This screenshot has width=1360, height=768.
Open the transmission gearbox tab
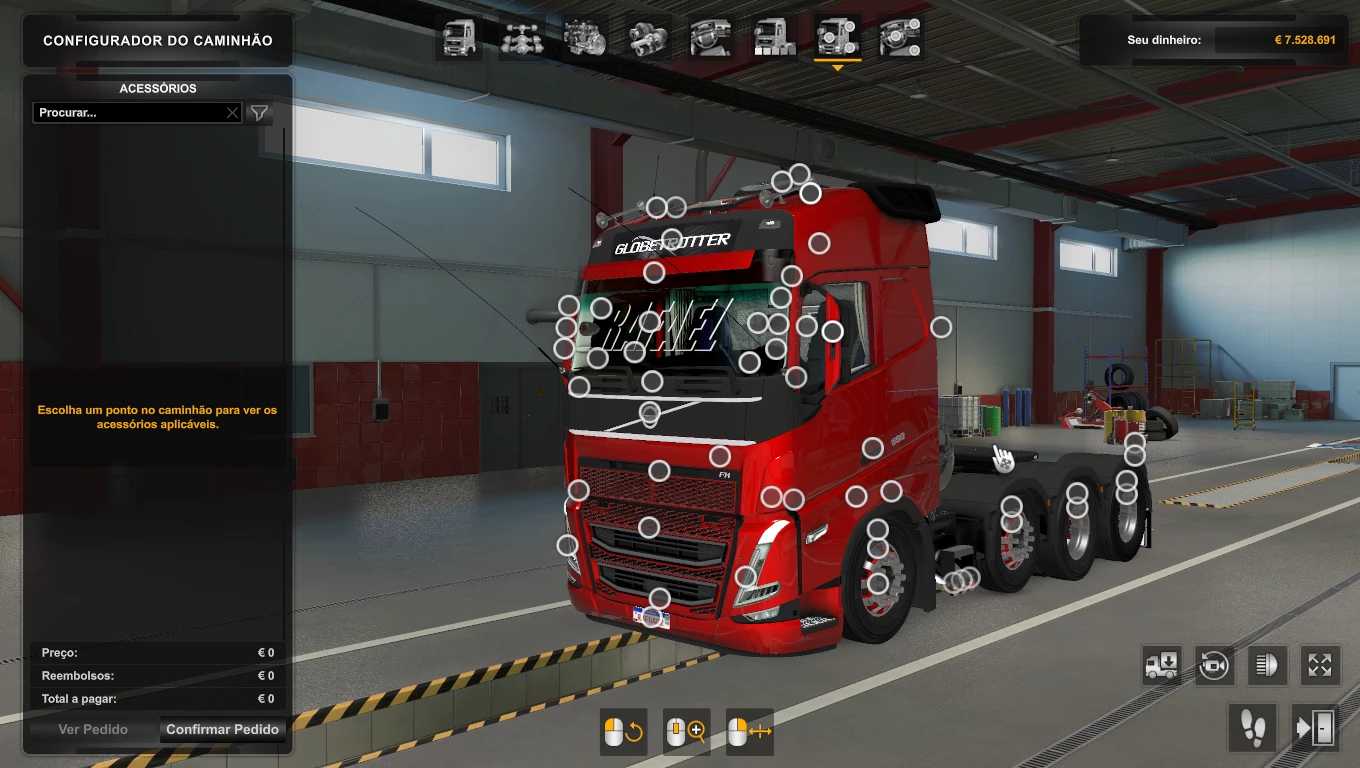648,38
